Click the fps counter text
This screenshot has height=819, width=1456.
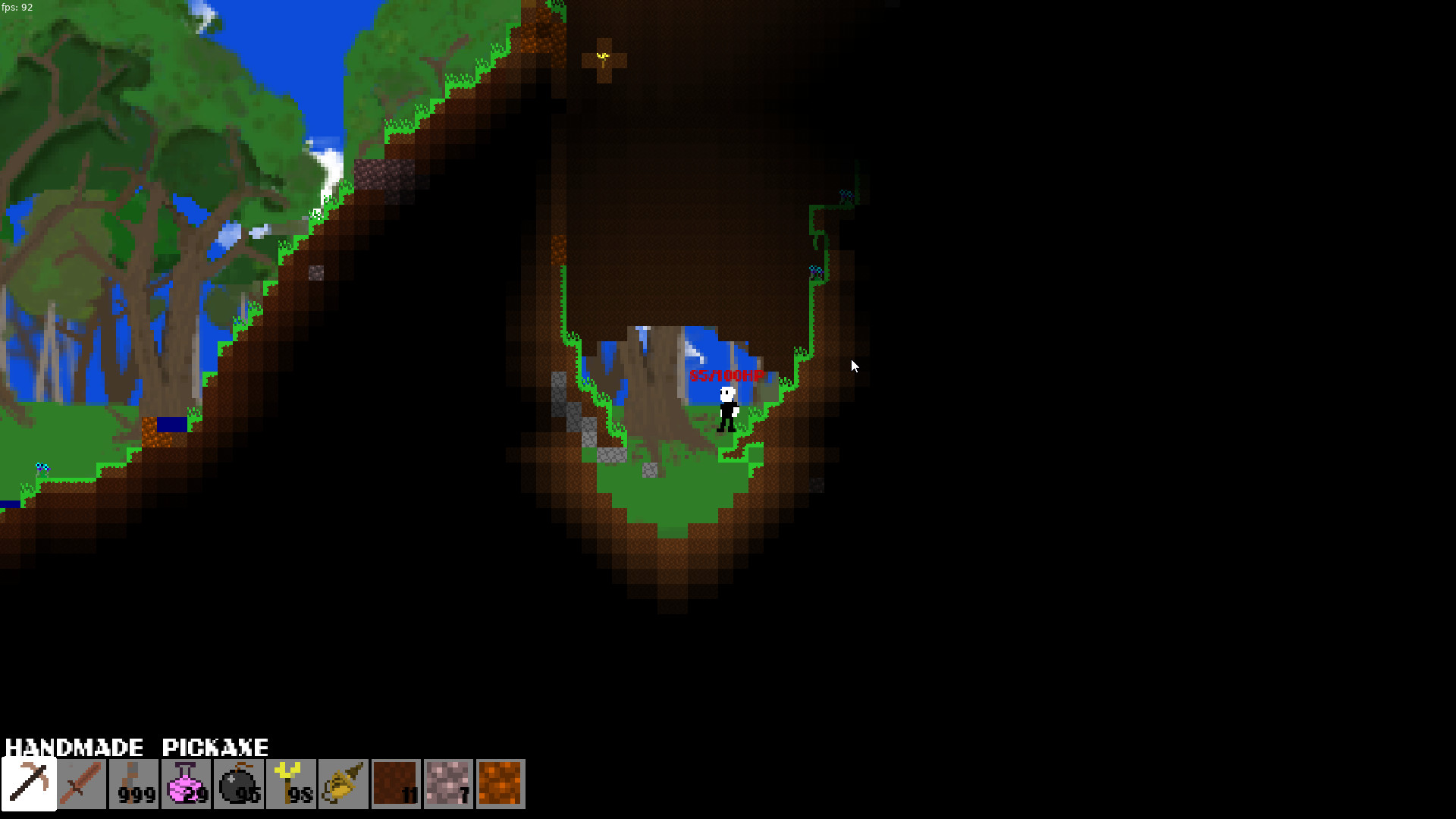point(17,6)
